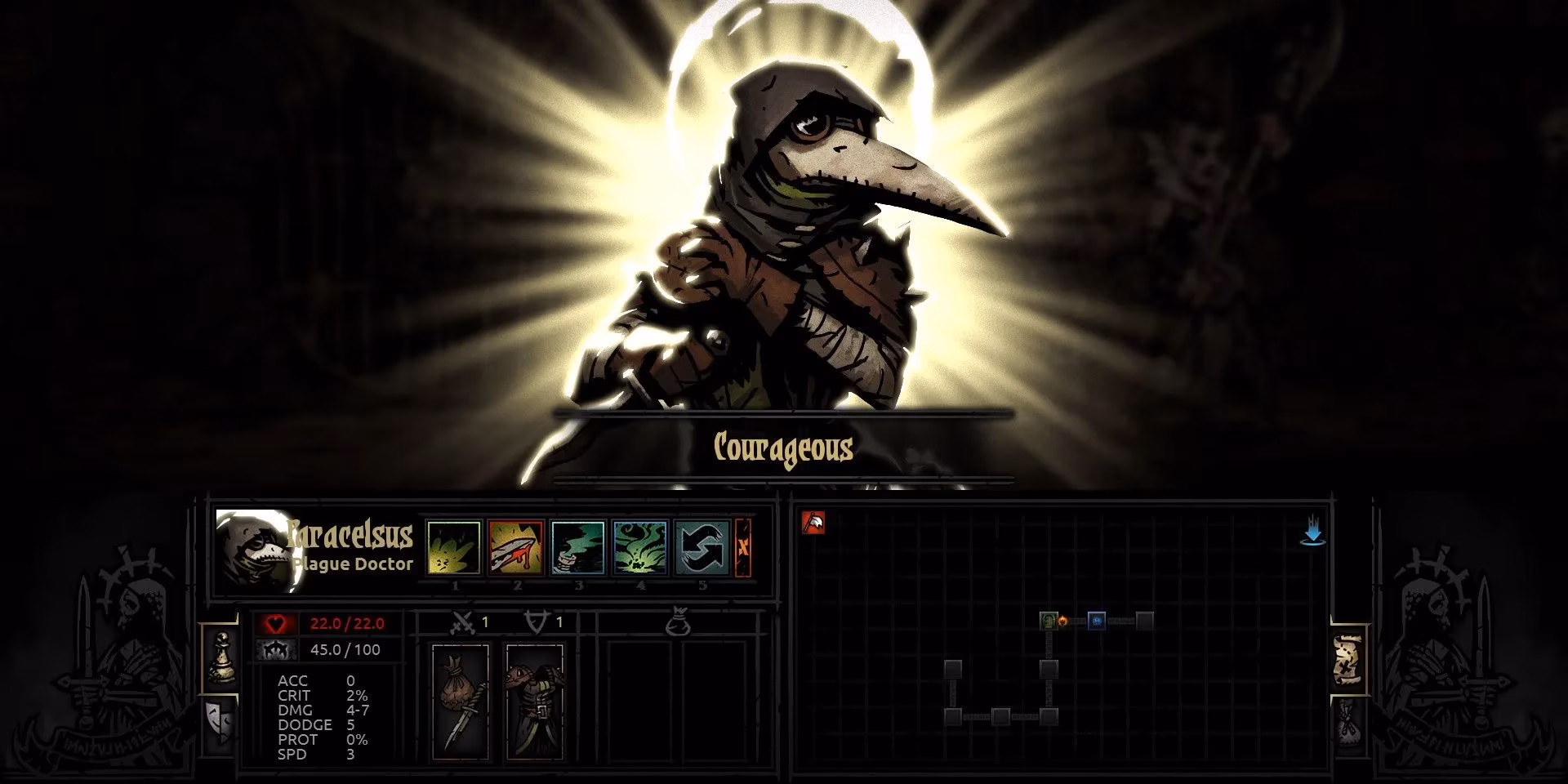Select Plague Doctor skill slot 1 blinding gas
Image resolution: width=1568 pixels, height=784 pixels.
tap(456, 549)
